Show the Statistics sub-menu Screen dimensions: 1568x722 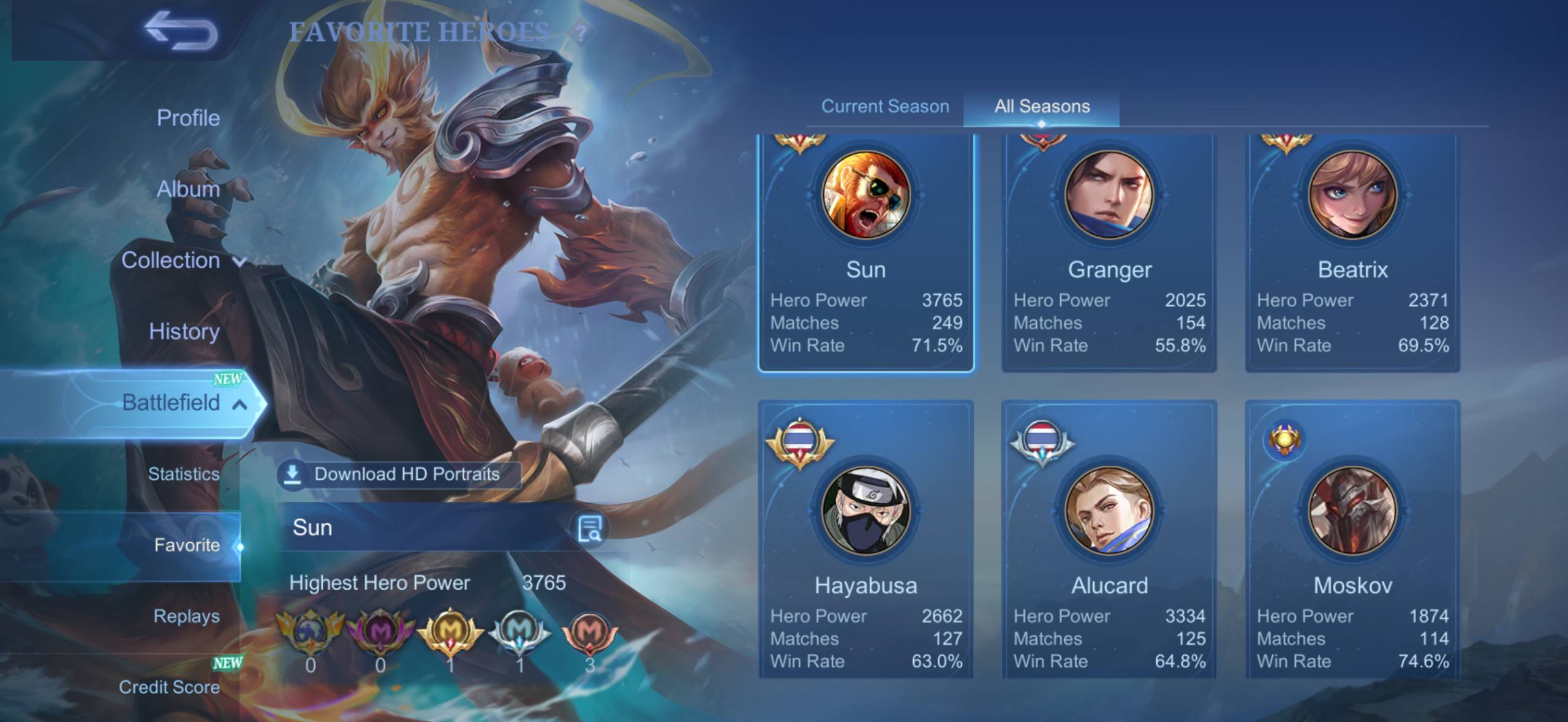[x=183, y=474]
